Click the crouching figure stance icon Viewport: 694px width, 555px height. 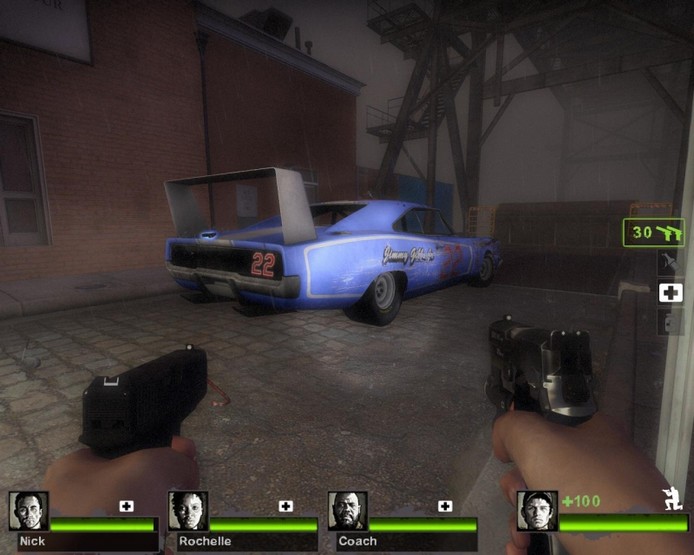672,499
